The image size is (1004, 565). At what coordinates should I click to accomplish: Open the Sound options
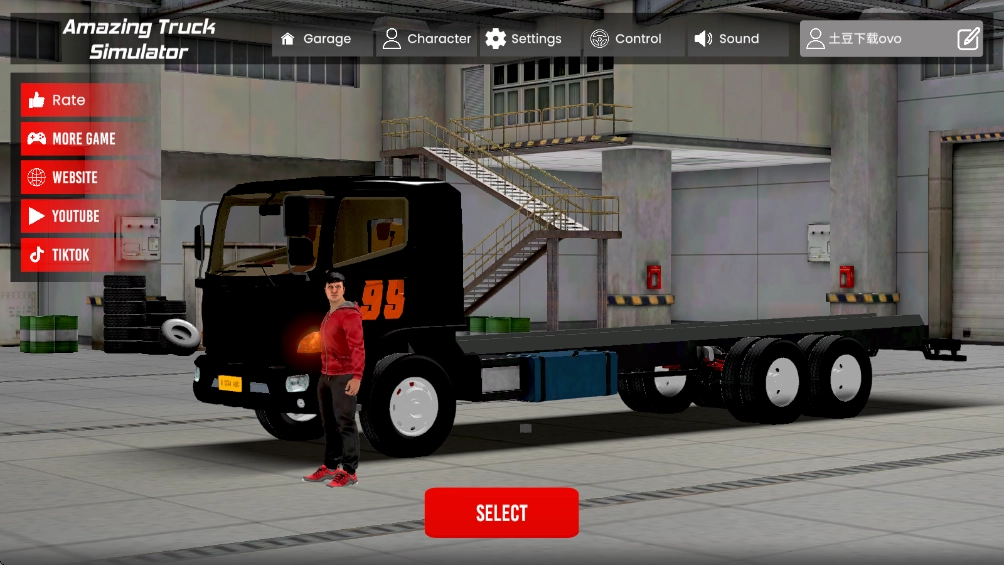(727, 39)
